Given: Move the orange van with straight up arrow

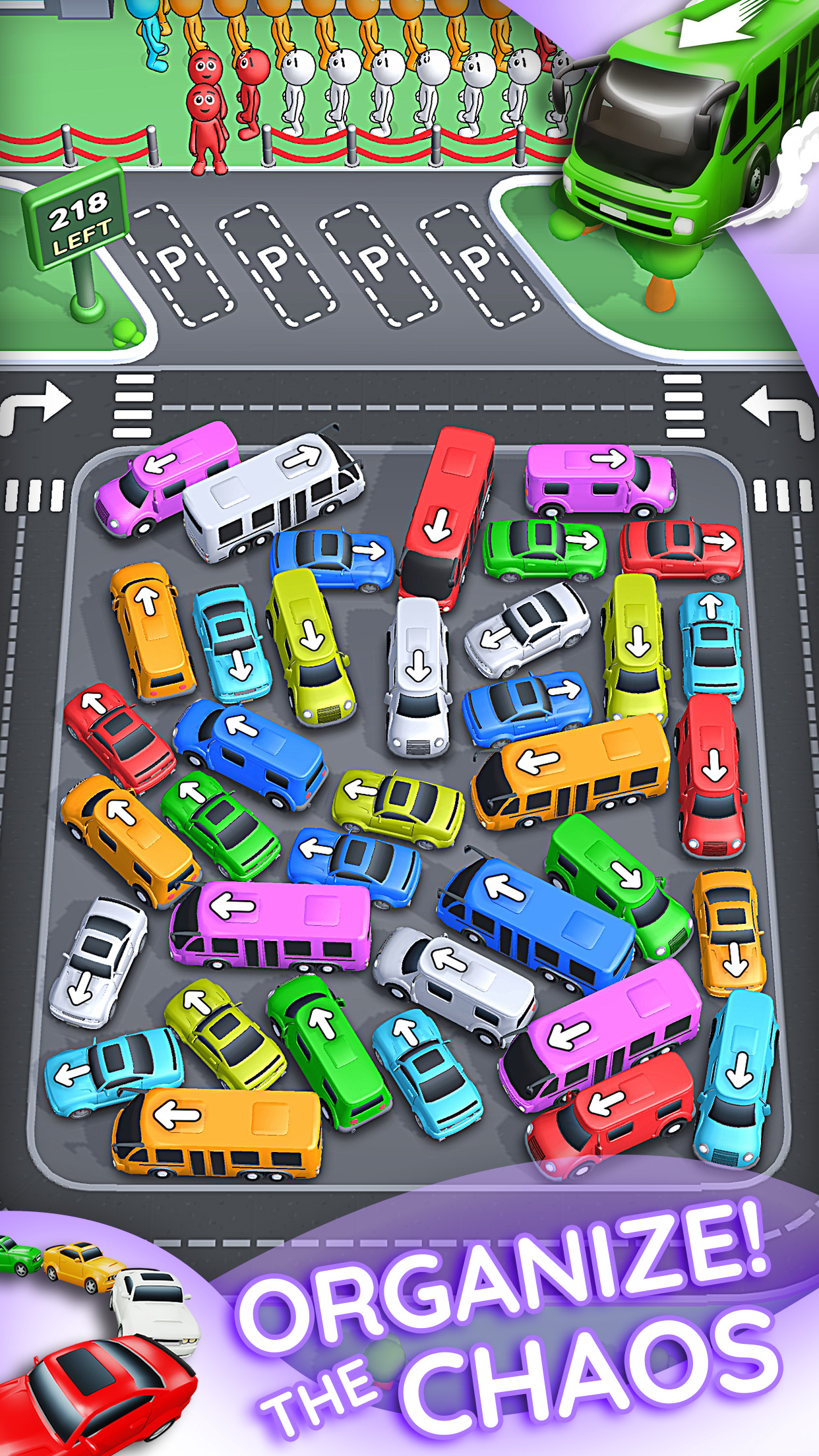Looking at the screenshot, I should tap(152, 630).
